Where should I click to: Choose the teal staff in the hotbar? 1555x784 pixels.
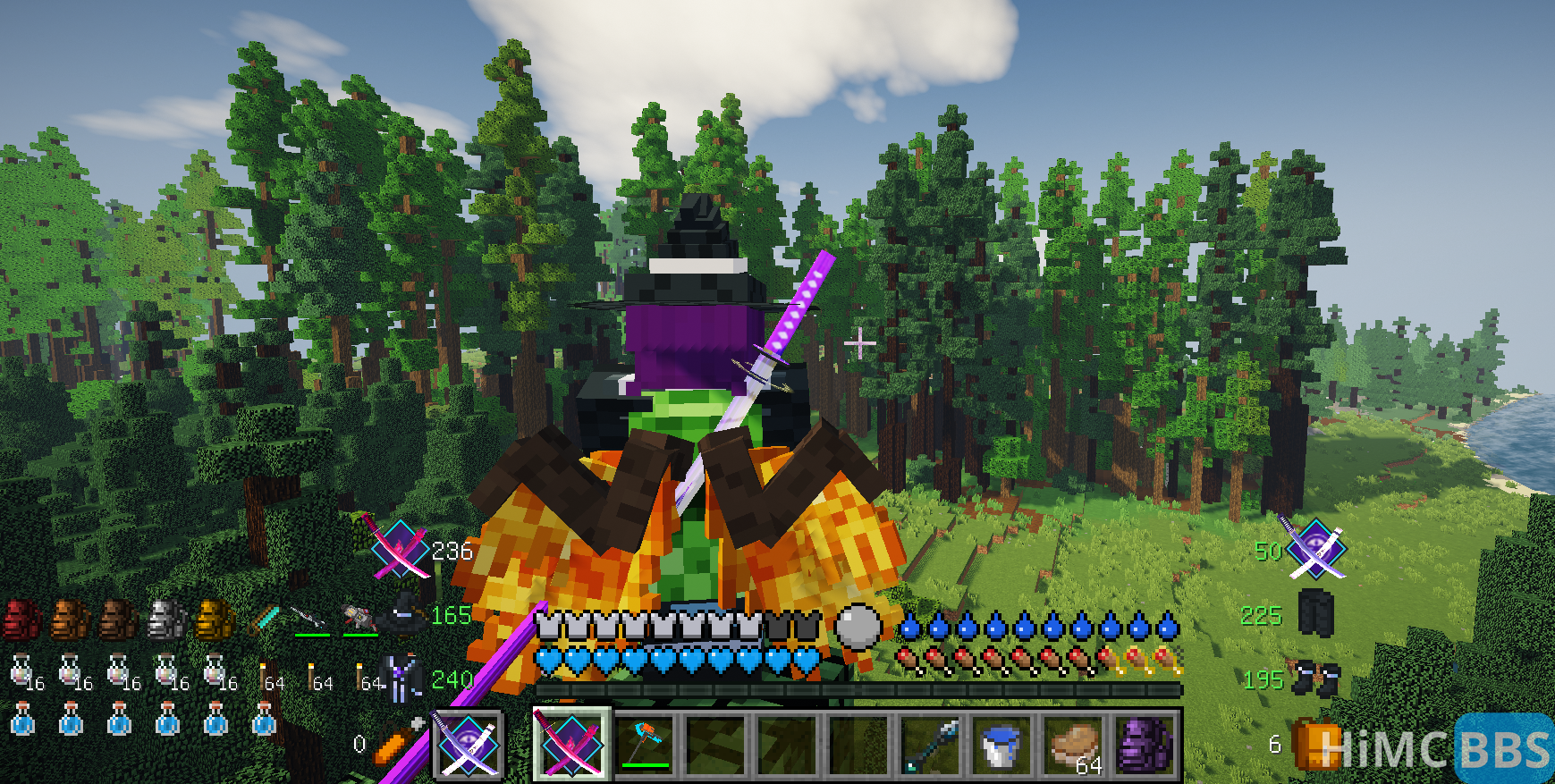(931, 744)
